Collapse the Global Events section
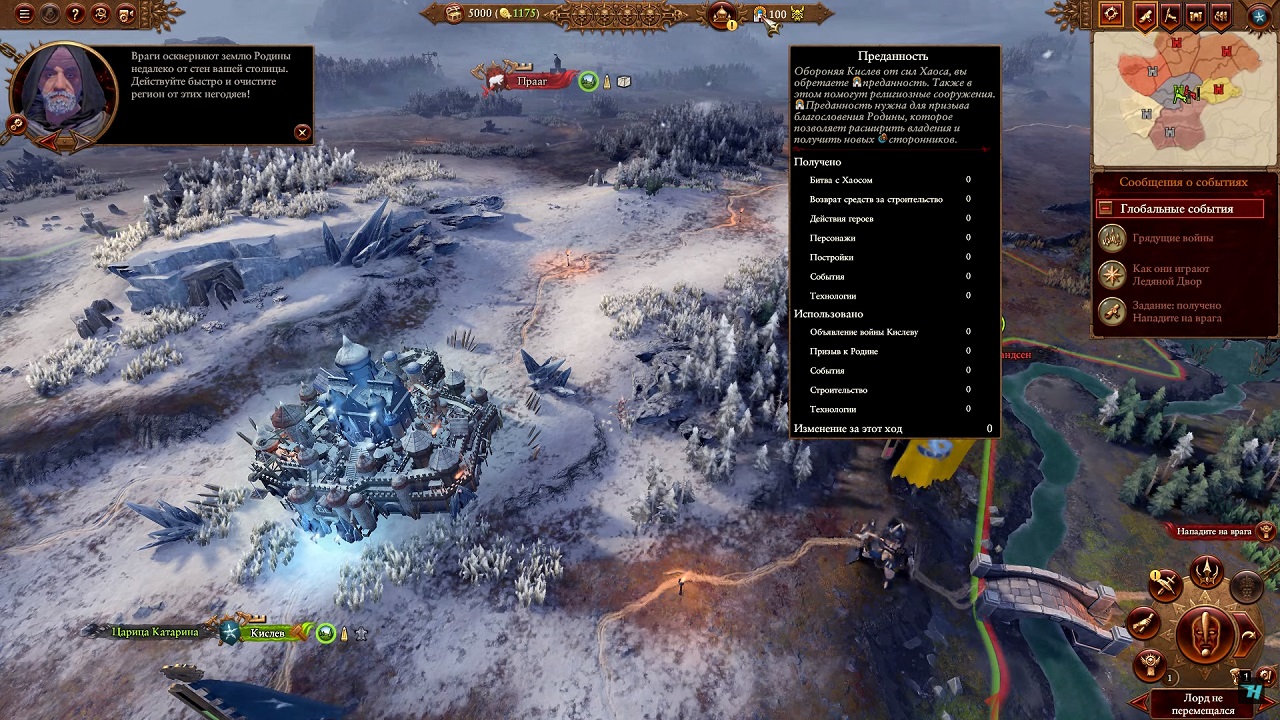 click(x=1105, y=209)
